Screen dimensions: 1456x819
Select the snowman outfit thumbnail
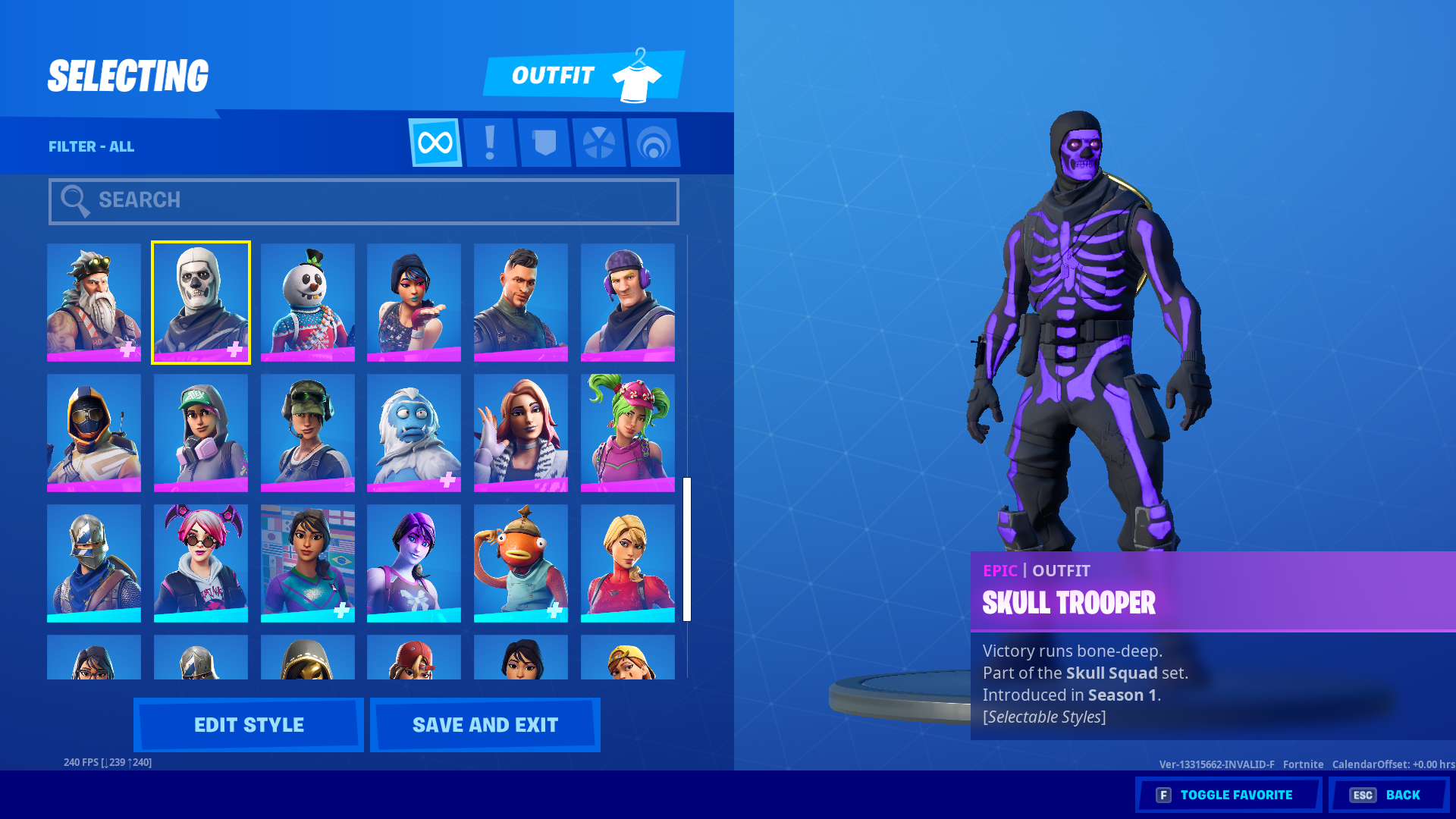tap(307, 302)
